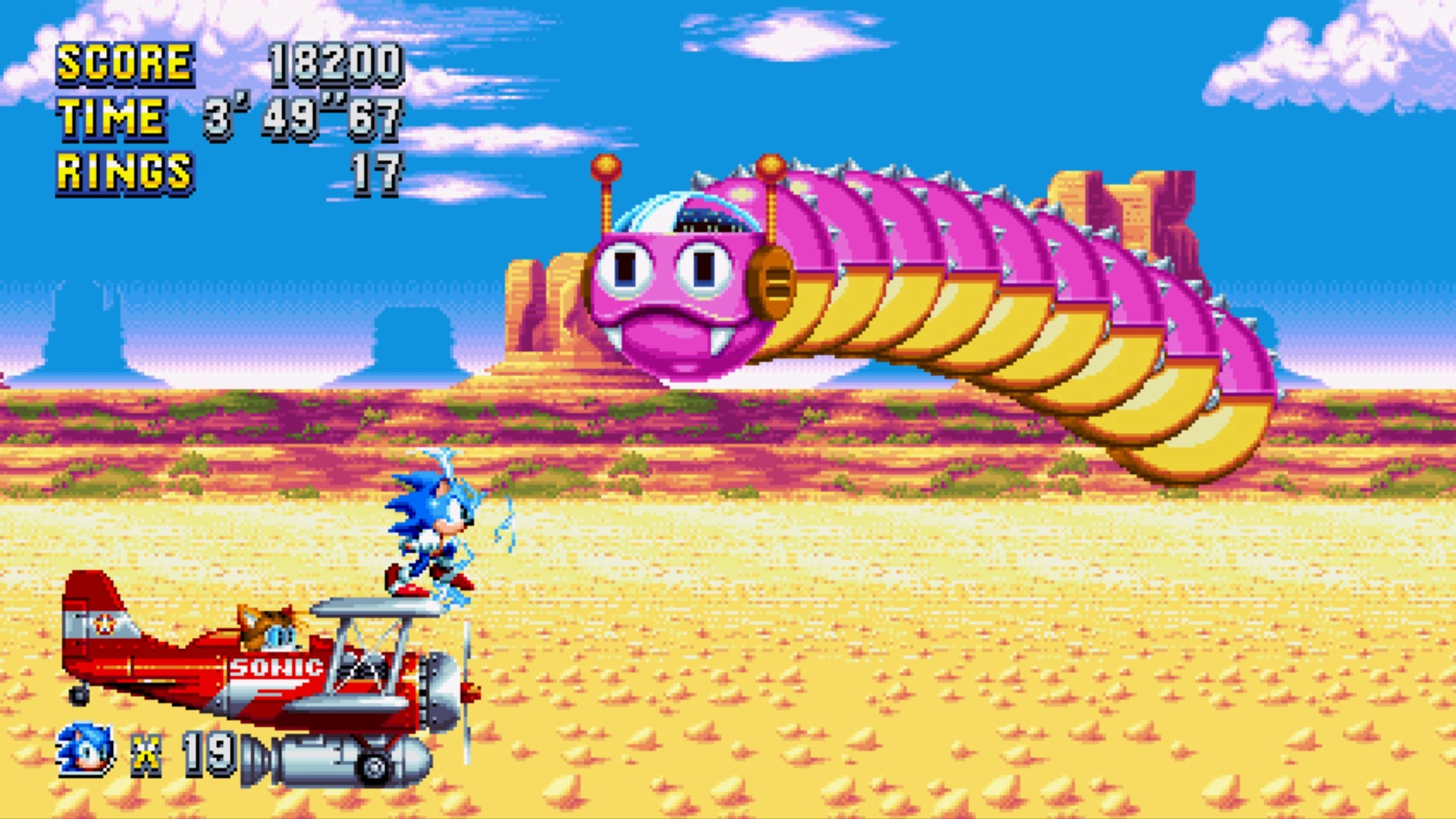This screenshot has height=819, width=1456.
Task: Click the SONIC logo on the plane
Action: click(277, 667)
